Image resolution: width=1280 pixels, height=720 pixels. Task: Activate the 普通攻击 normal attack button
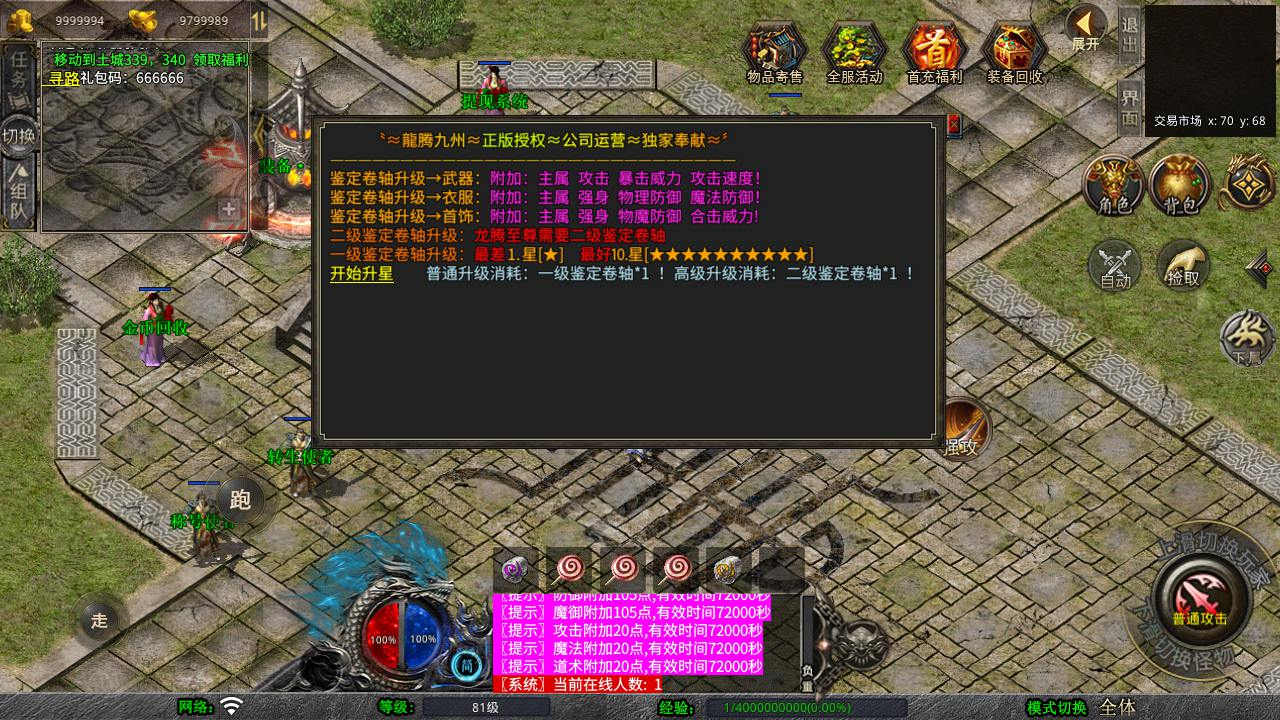coord(1199,597)
